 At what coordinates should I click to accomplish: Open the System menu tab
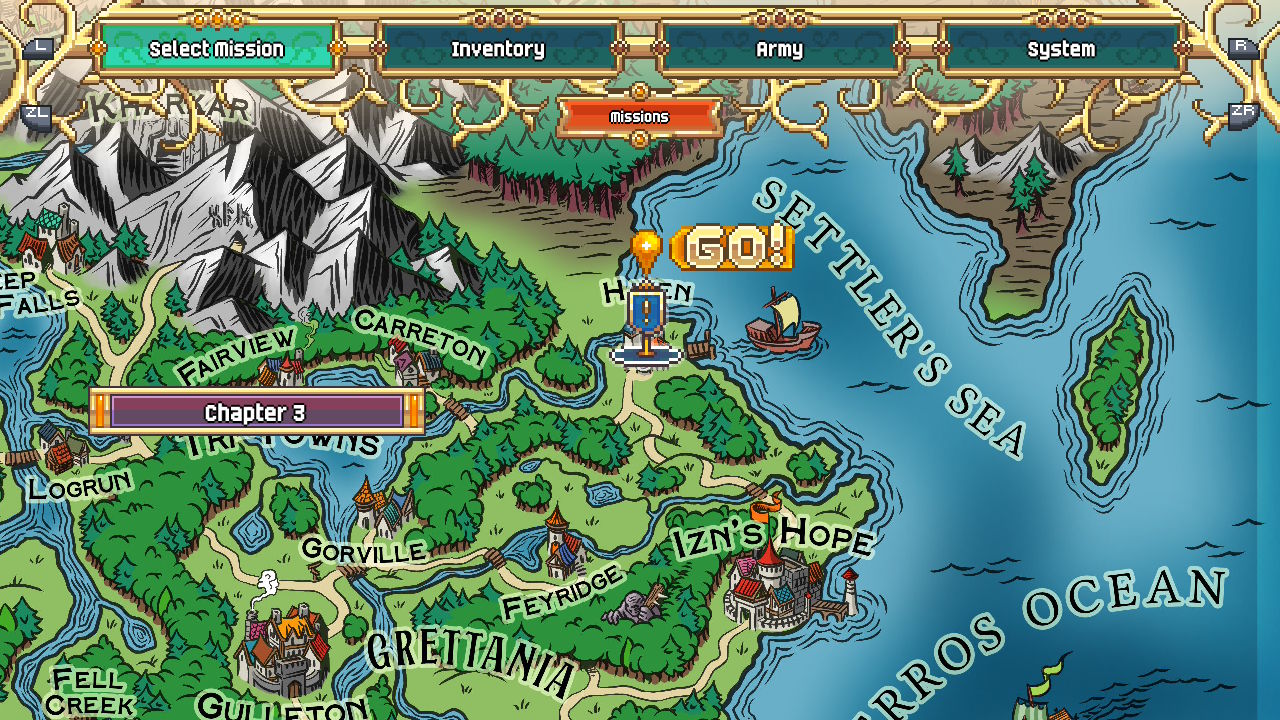(1061, 48)
